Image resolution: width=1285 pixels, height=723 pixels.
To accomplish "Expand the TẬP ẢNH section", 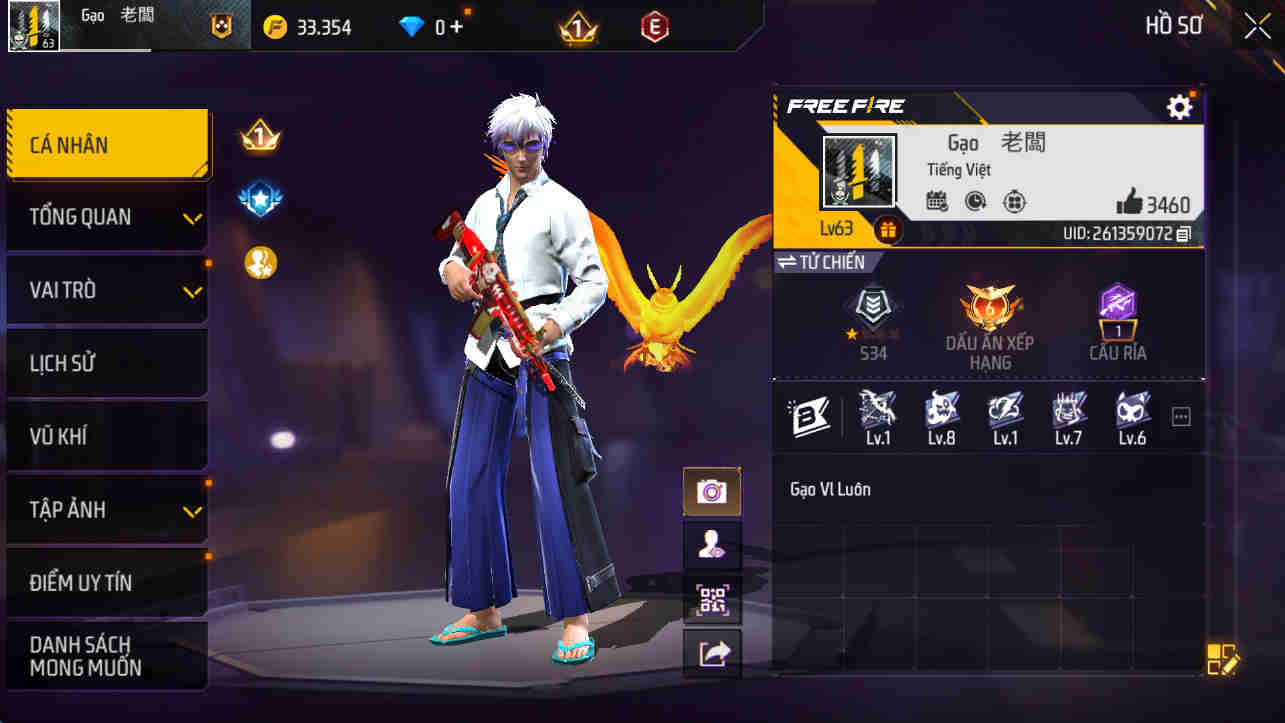I will coord(107,509).
